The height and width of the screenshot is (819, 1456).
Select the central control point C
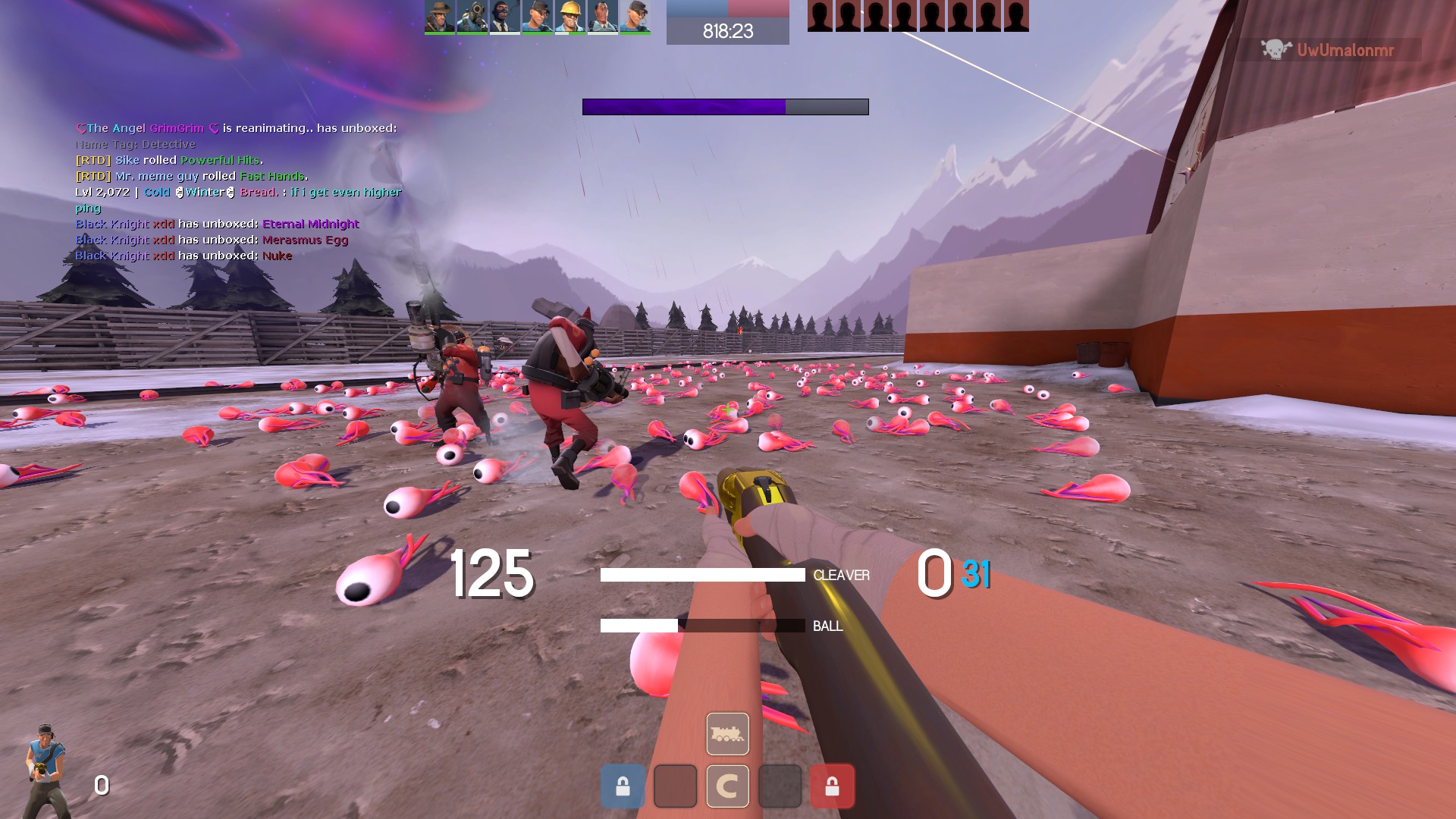tap(727, 786)
